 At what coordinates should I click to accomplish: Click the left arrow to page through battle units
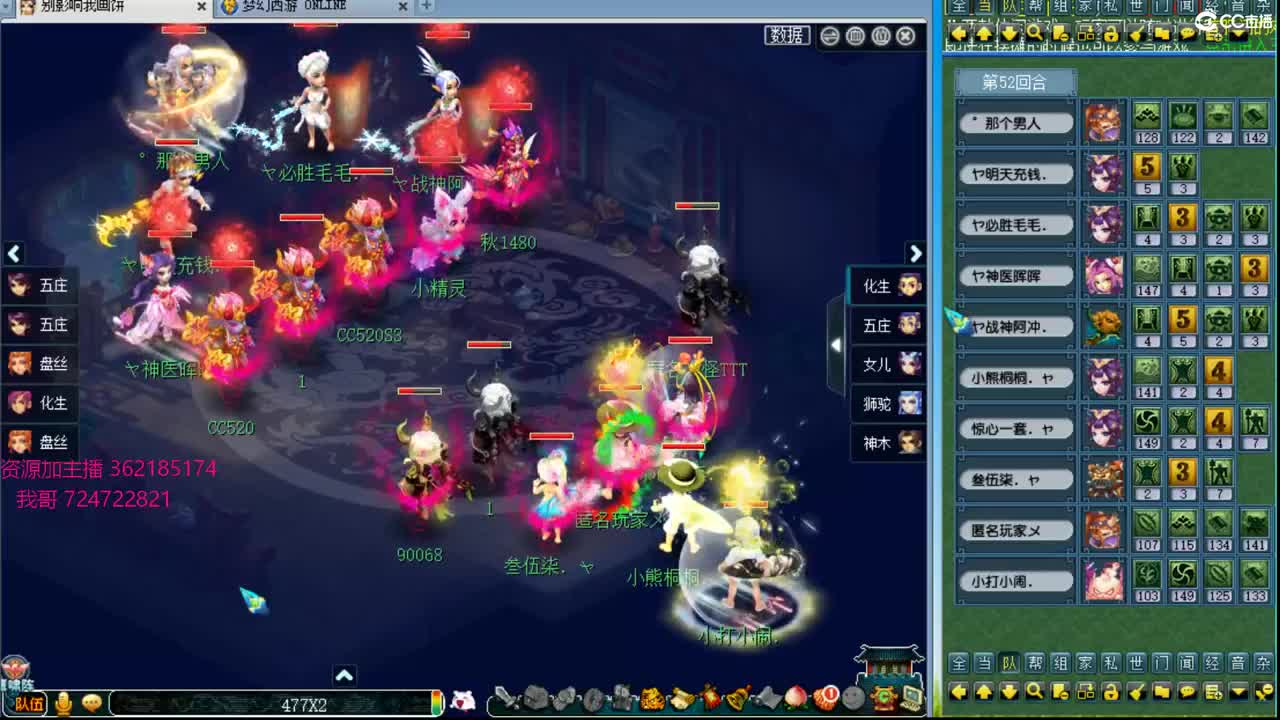tap(14, 254)
